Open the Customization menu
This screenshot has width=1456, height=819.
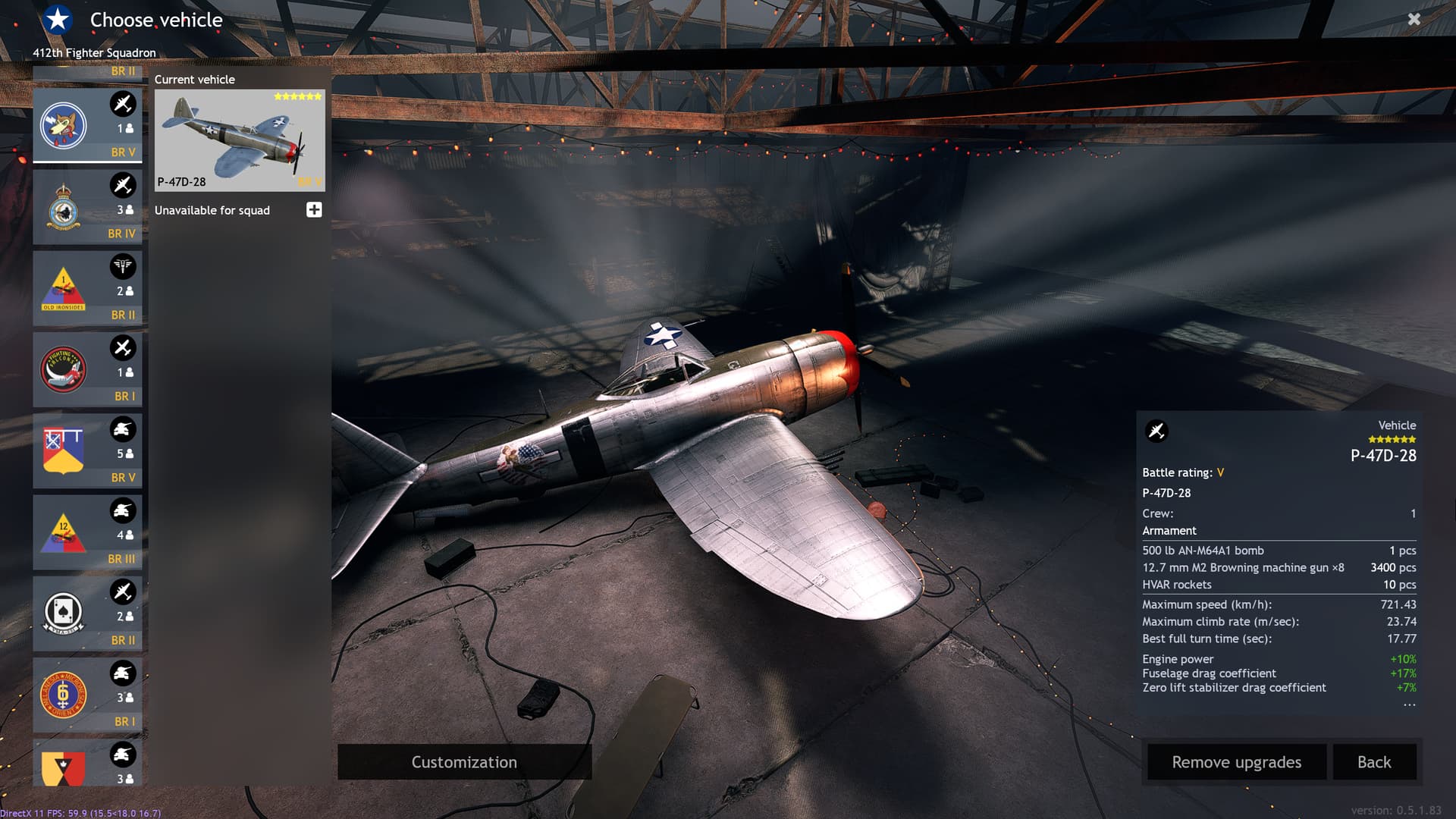point(464,762)
